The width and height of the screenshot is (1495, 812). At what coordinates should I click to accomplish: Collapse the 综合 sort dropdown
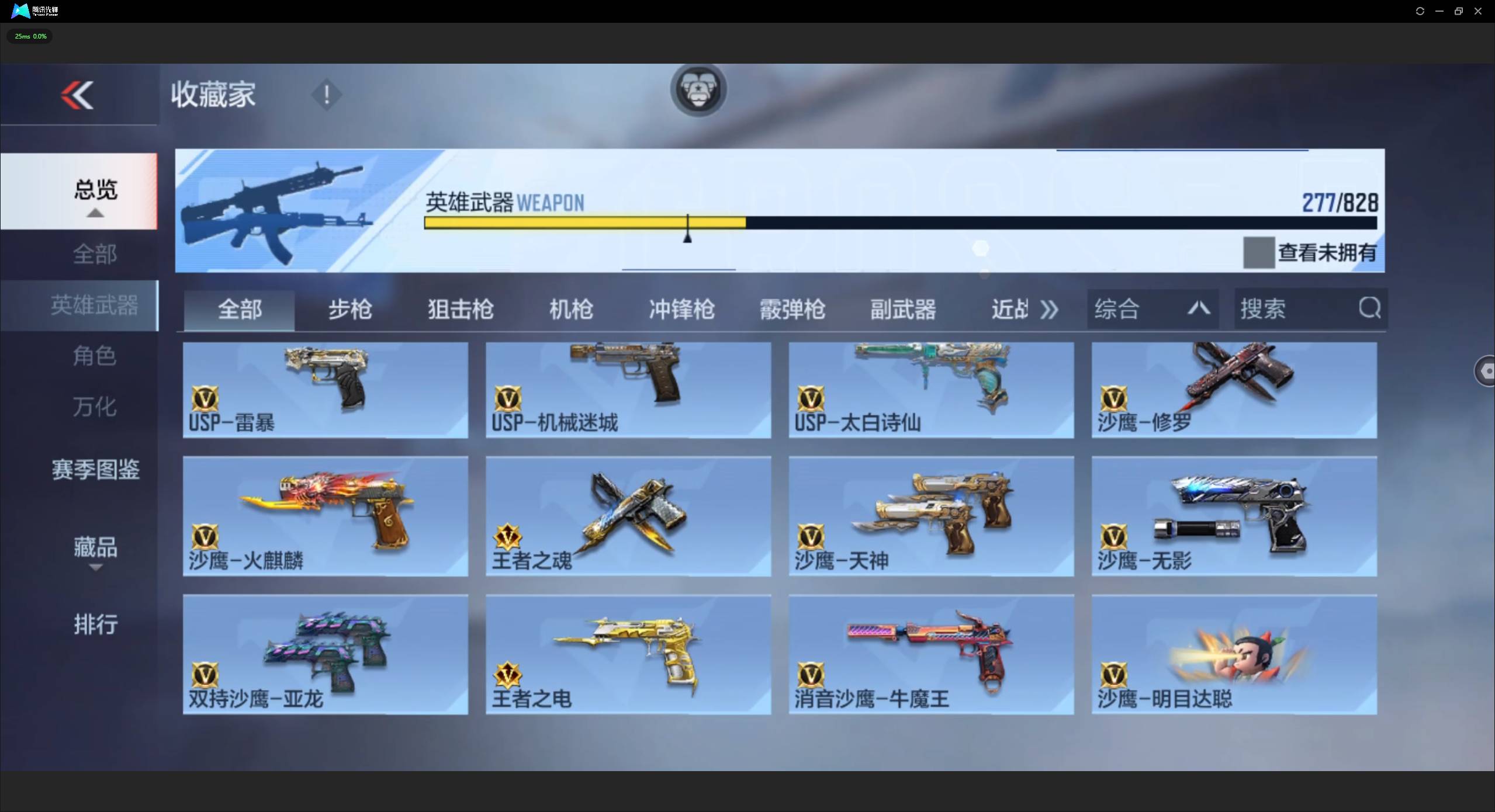click(1198, 308)
